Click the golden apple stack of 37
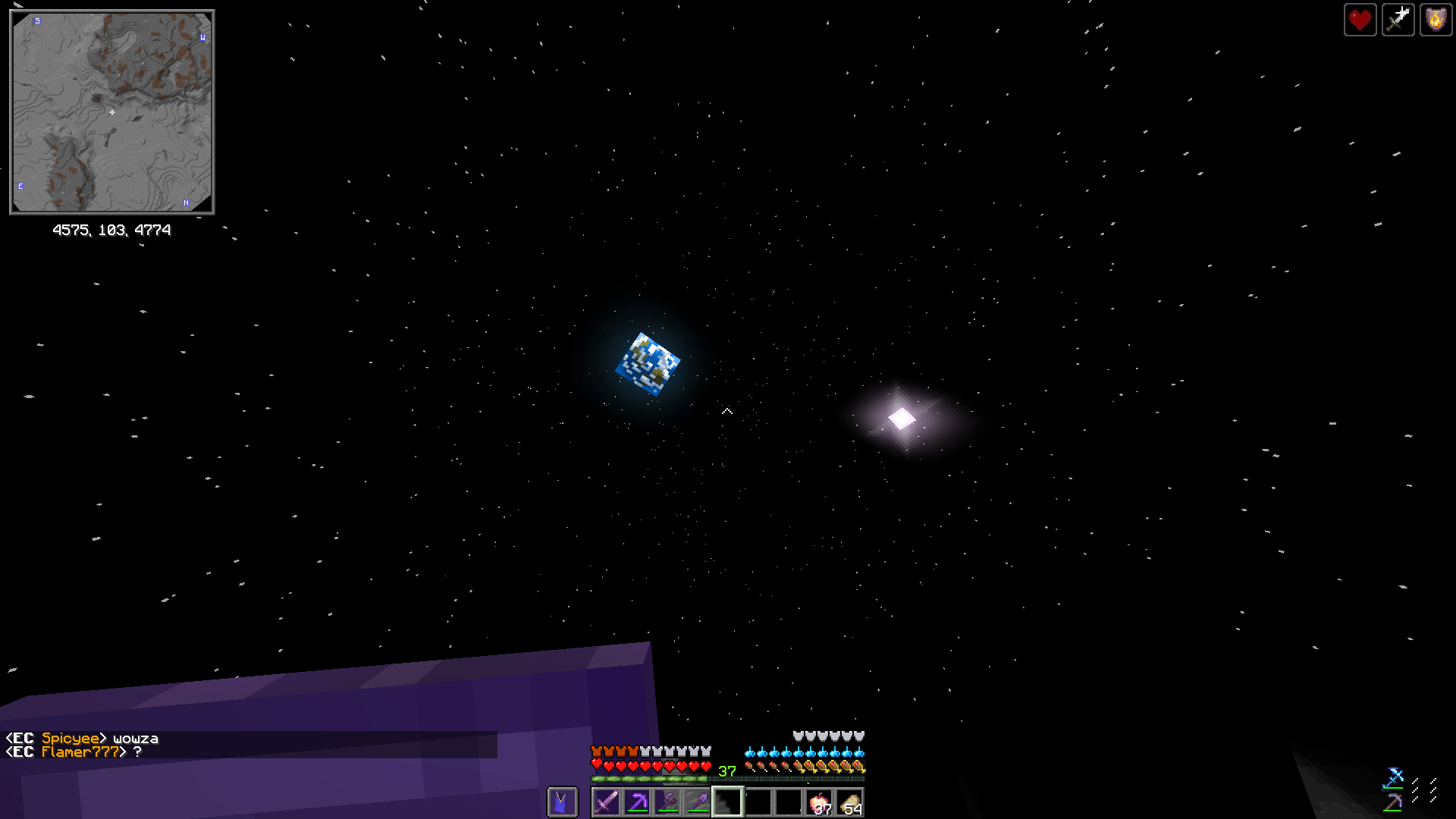Screen dimensions: 1456x819 pyautogui.click(x=820, y=802)
